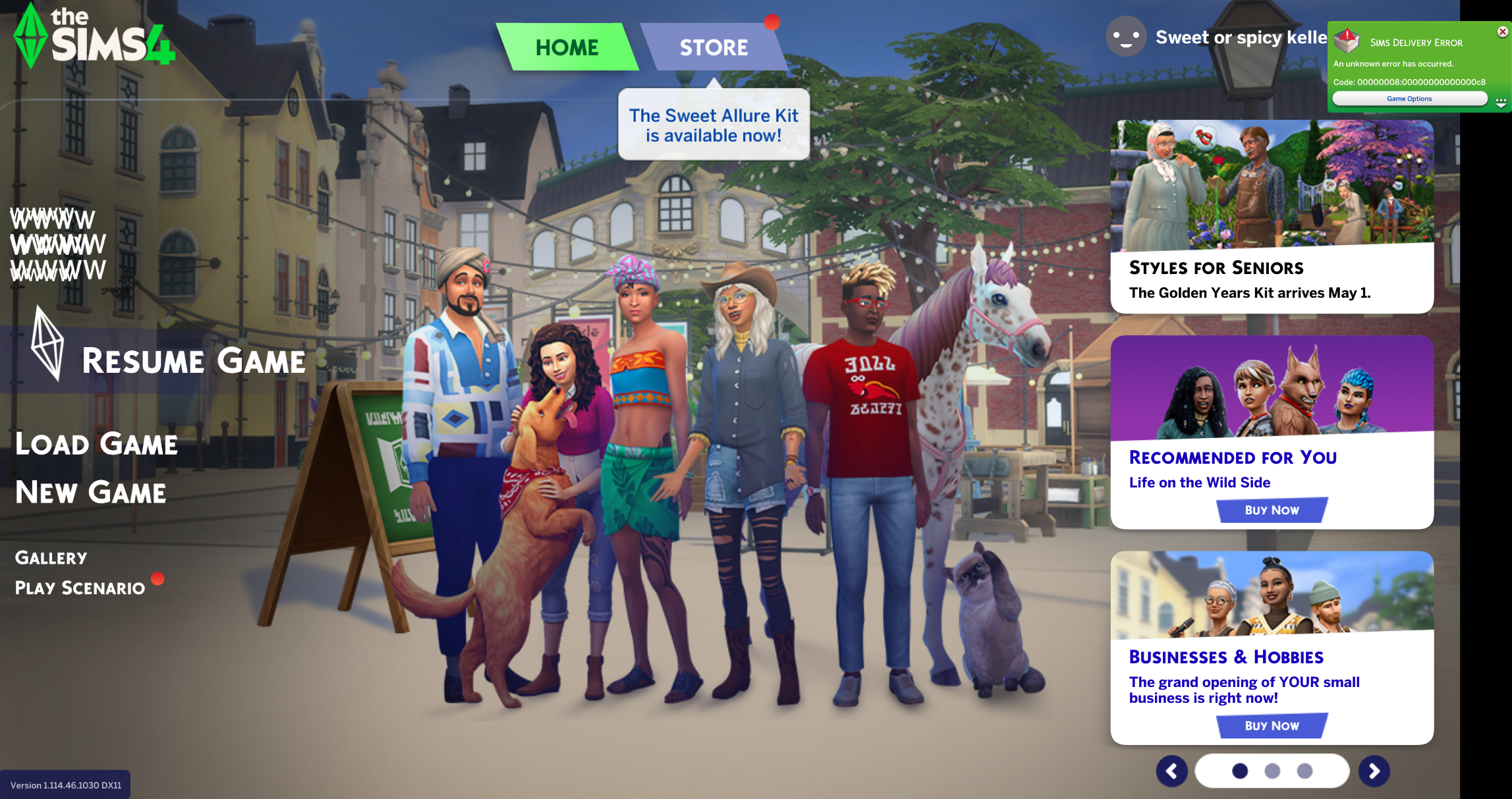Close the Sims Delivery Error notification
This screenshot has height=799, width=1512.
pyautogui.click(x=1503, y=32)
